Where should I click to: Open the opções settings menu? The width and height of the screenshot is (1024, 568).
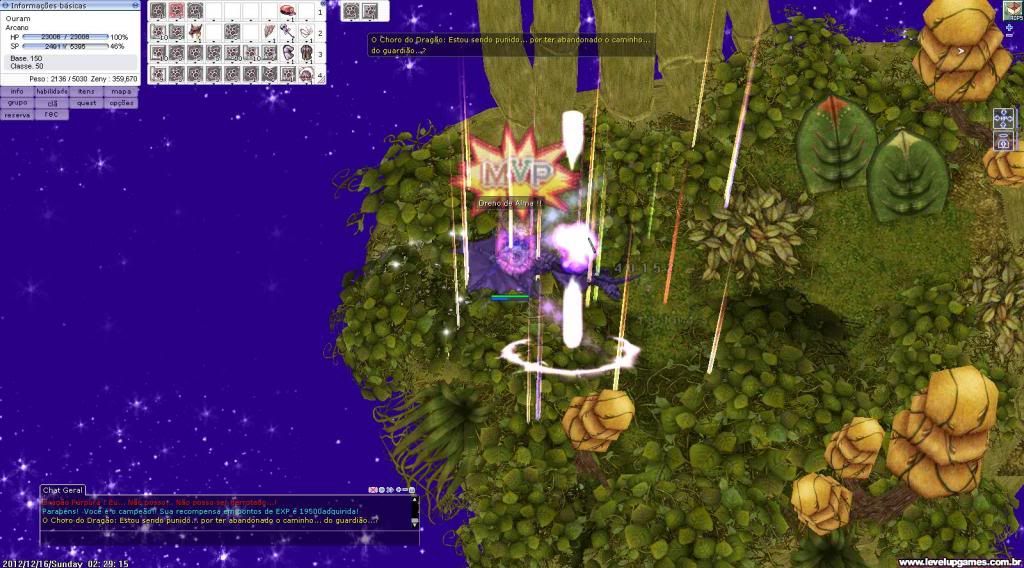pos(120,103)
